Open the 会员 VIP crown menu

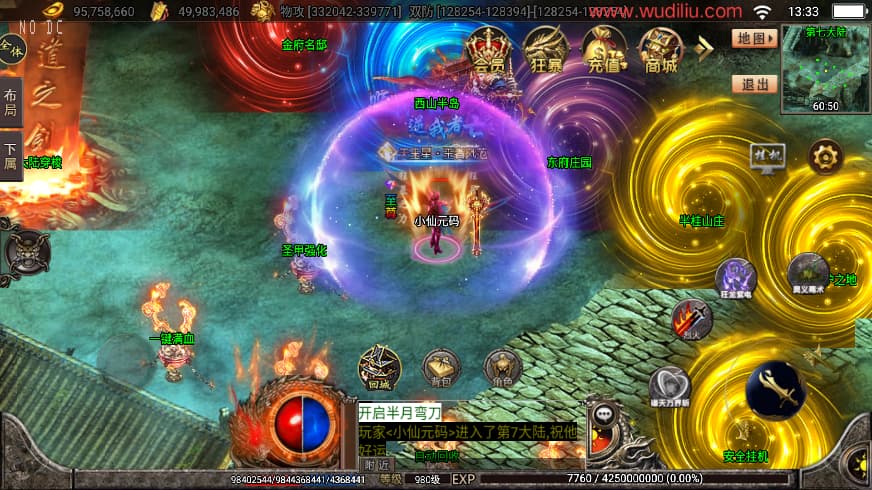click(489, 49)
